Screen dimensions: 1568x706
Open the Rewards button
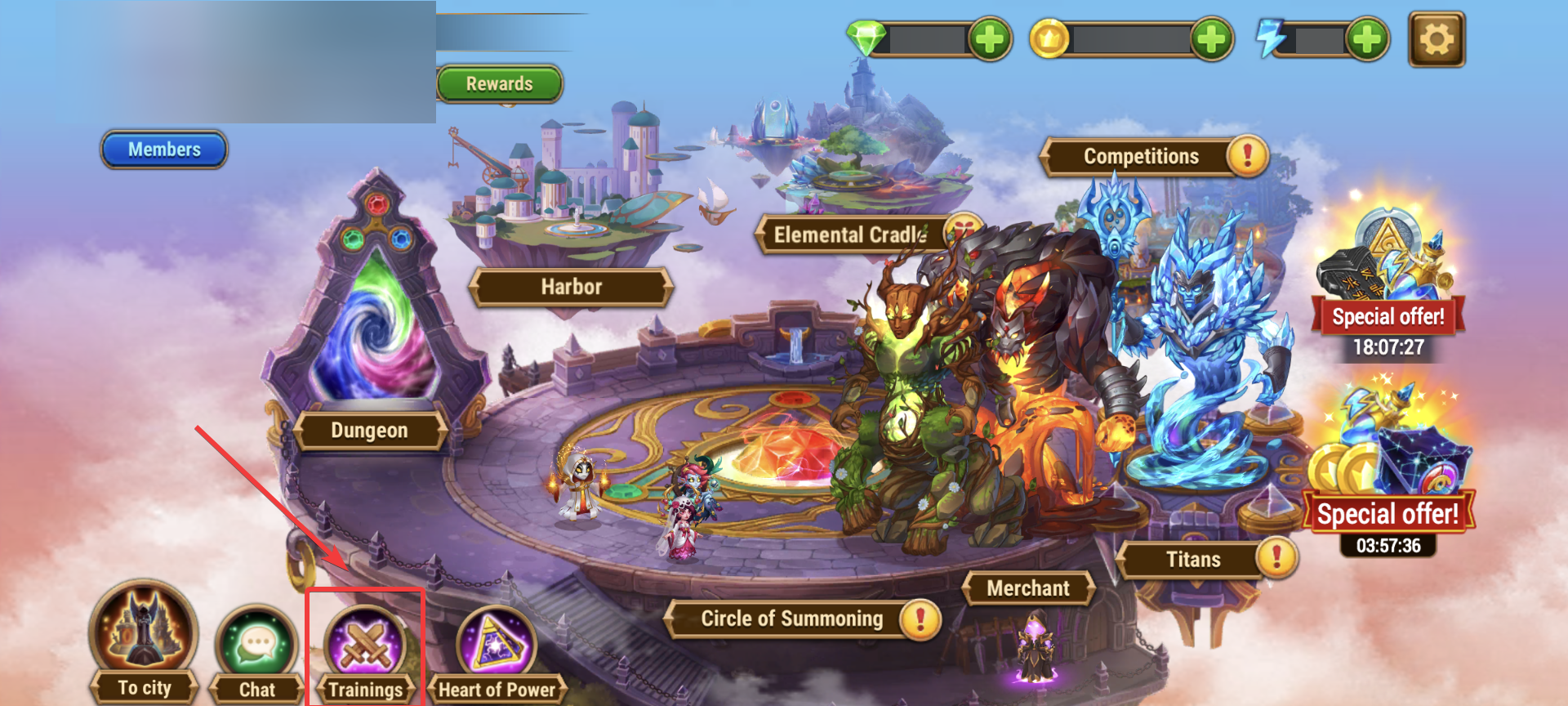(499, 84)
